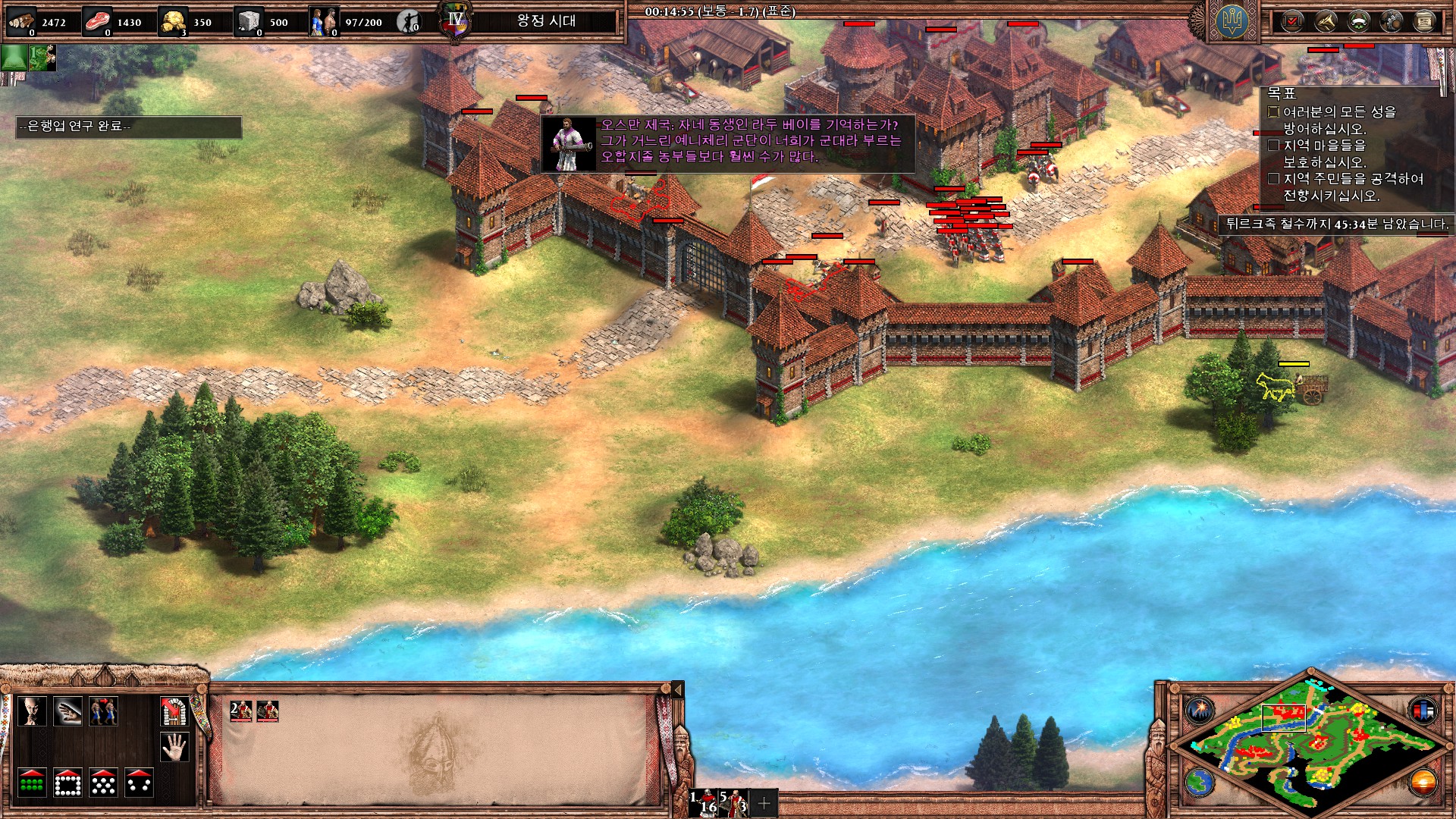Activate the raised palm stop command
Viewport: 1456px width, 819px height.
click(x=174, y=748)
